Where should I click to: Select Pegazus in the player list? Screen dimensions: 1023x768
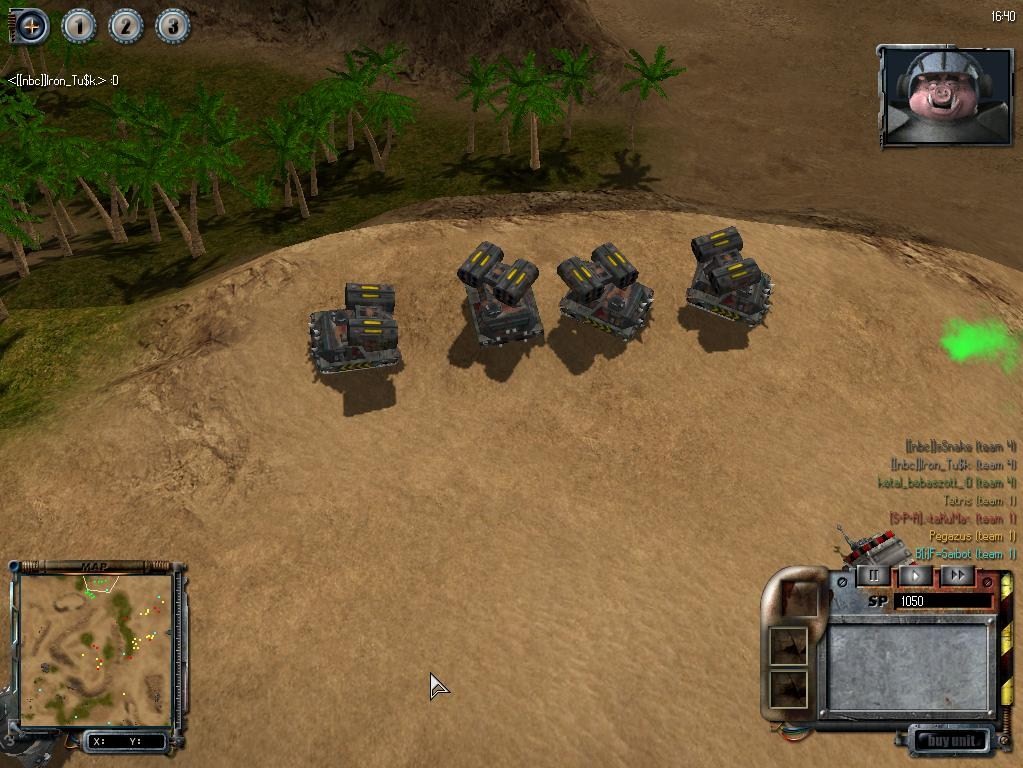click(980, 537)
